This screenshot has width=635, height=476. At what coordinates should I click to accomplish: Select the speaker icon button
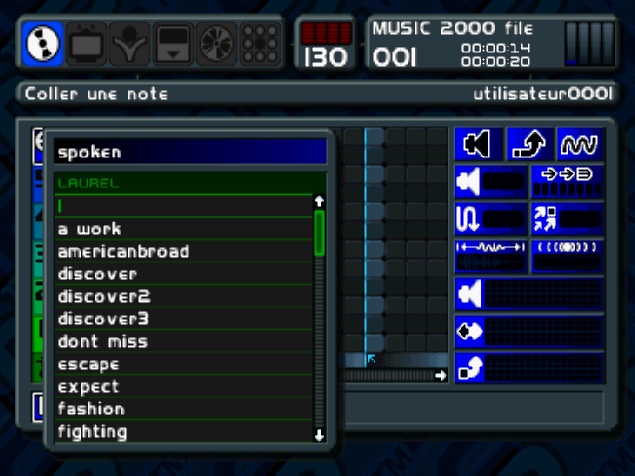pyautogui.click(x=477, y=145)
